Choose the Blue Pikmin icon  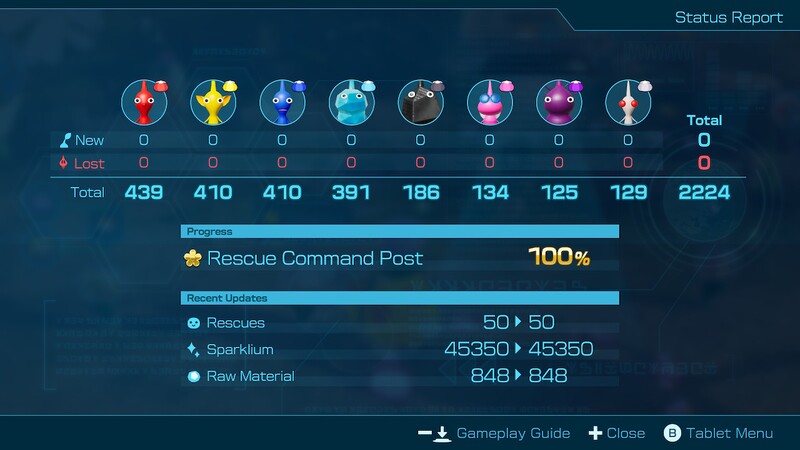[x=281, y=101]
